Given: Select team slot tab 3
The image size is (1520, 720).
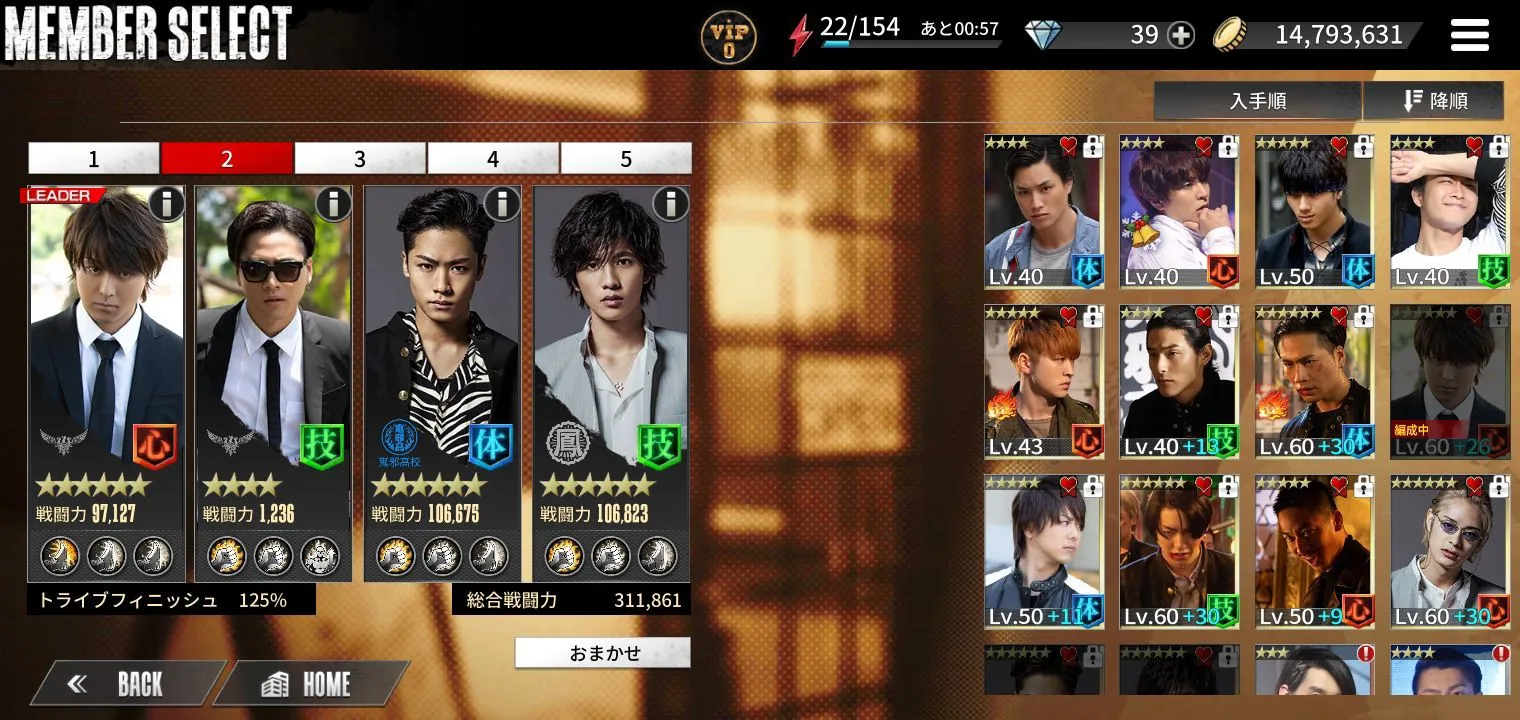Looking at the screenshot, I should [x=360, y=158].
